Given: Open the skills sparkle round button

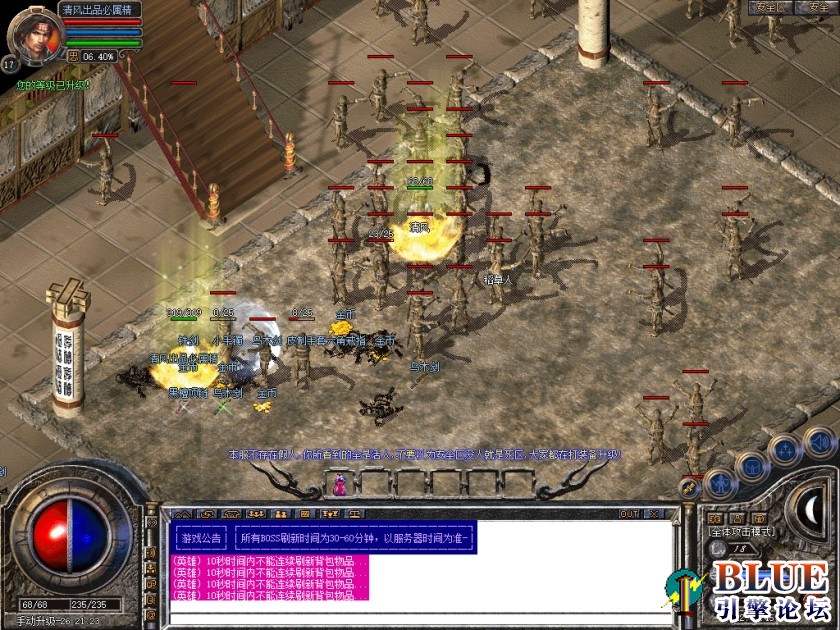Looking at the screenshot, I should [785, 449].
